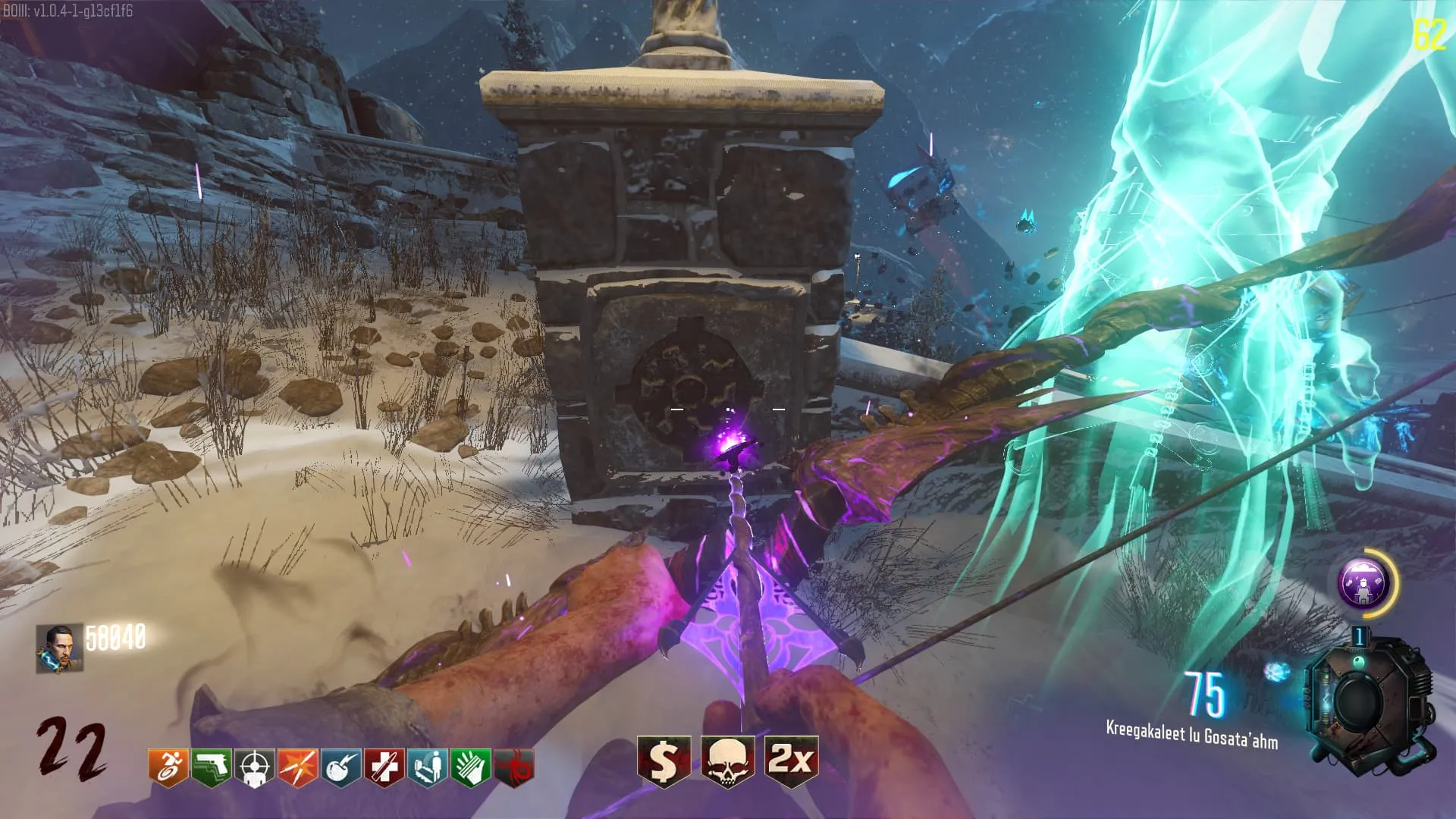Activate the purple GobbleGum icon

(x=1363, y=582)
